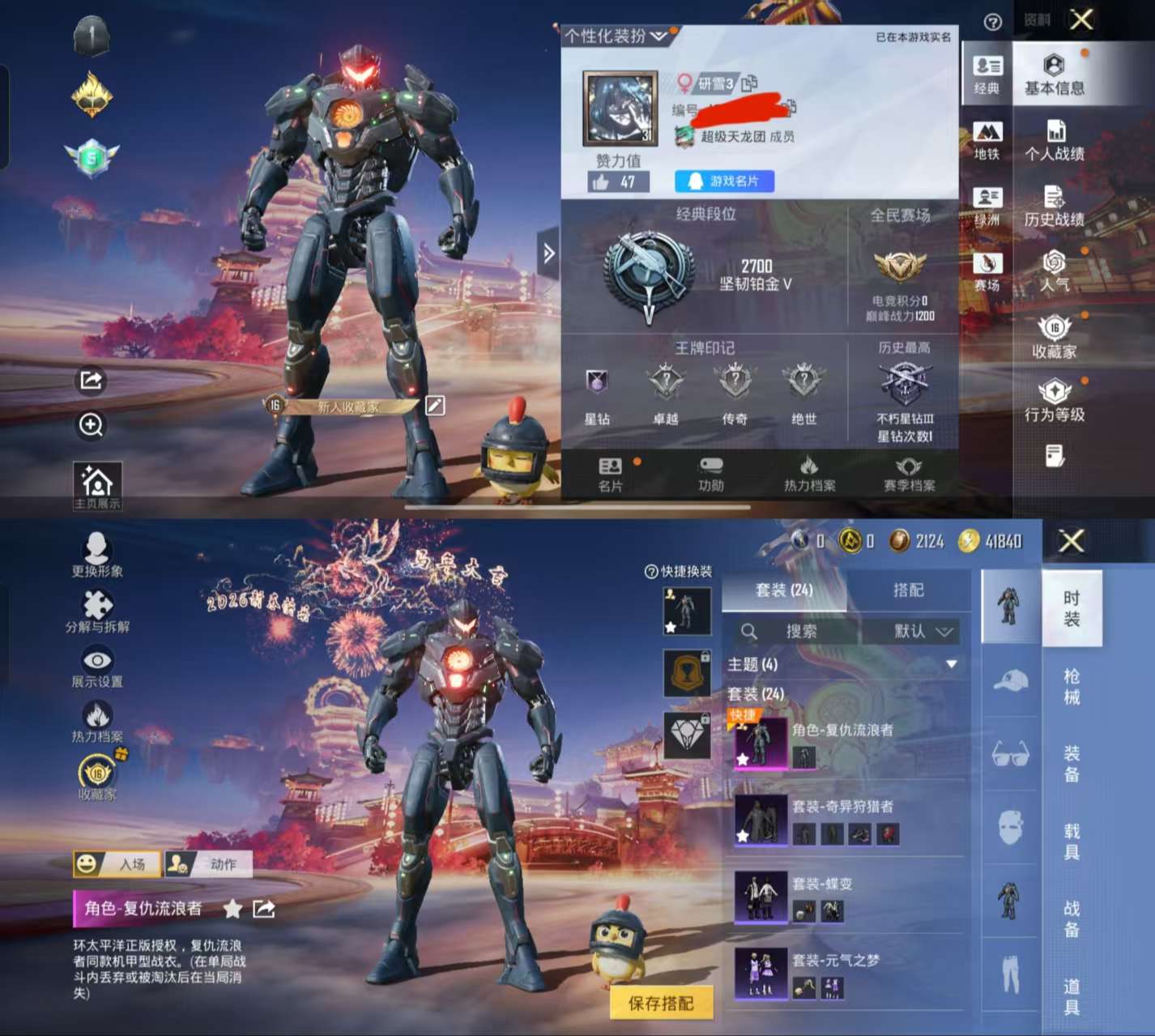The width and height of the screenshot is (1155, 1036).
Task: Click the 套装-元气之梦 outfit thumbnail
Action: (760, 972)
